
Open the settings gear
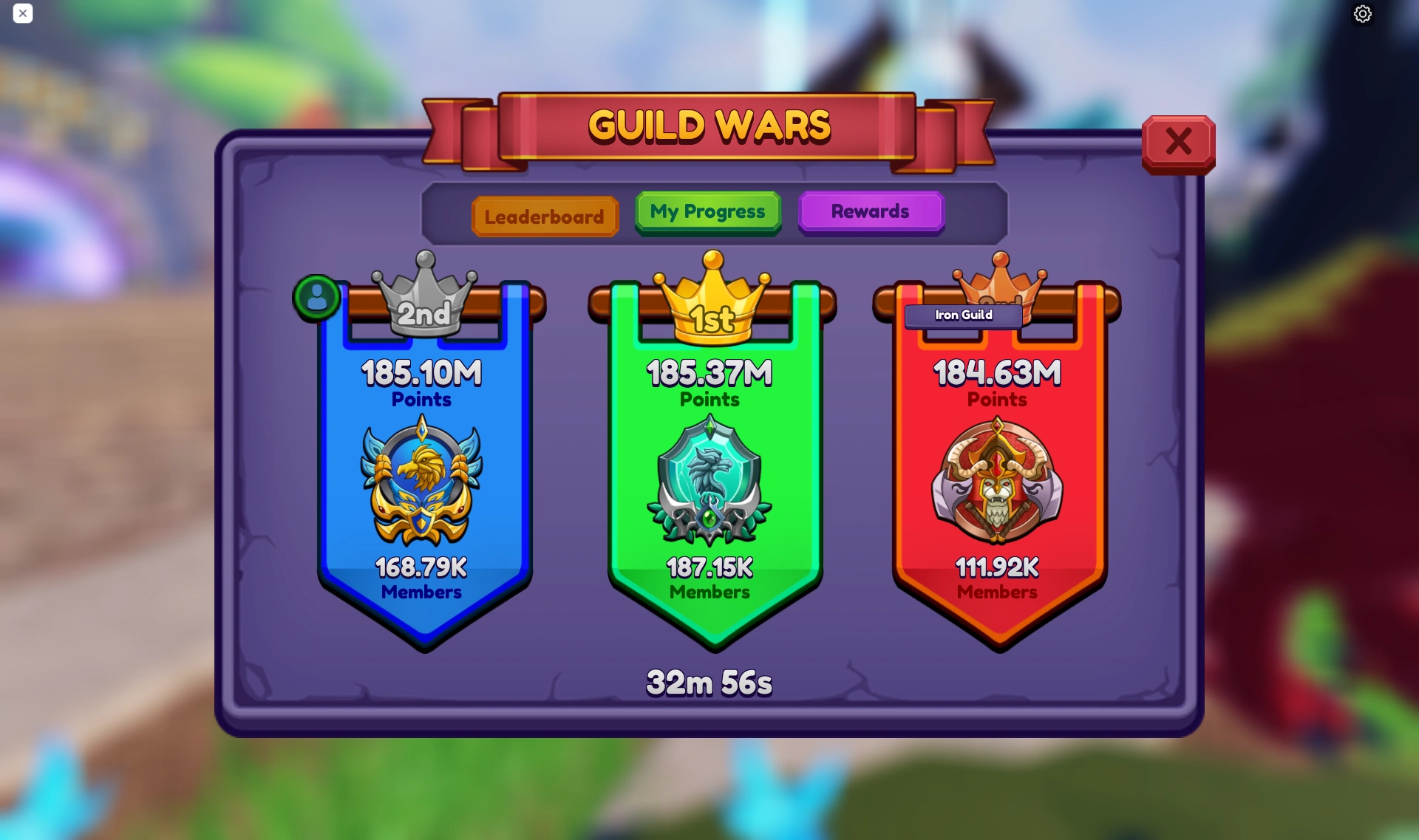1363,13
